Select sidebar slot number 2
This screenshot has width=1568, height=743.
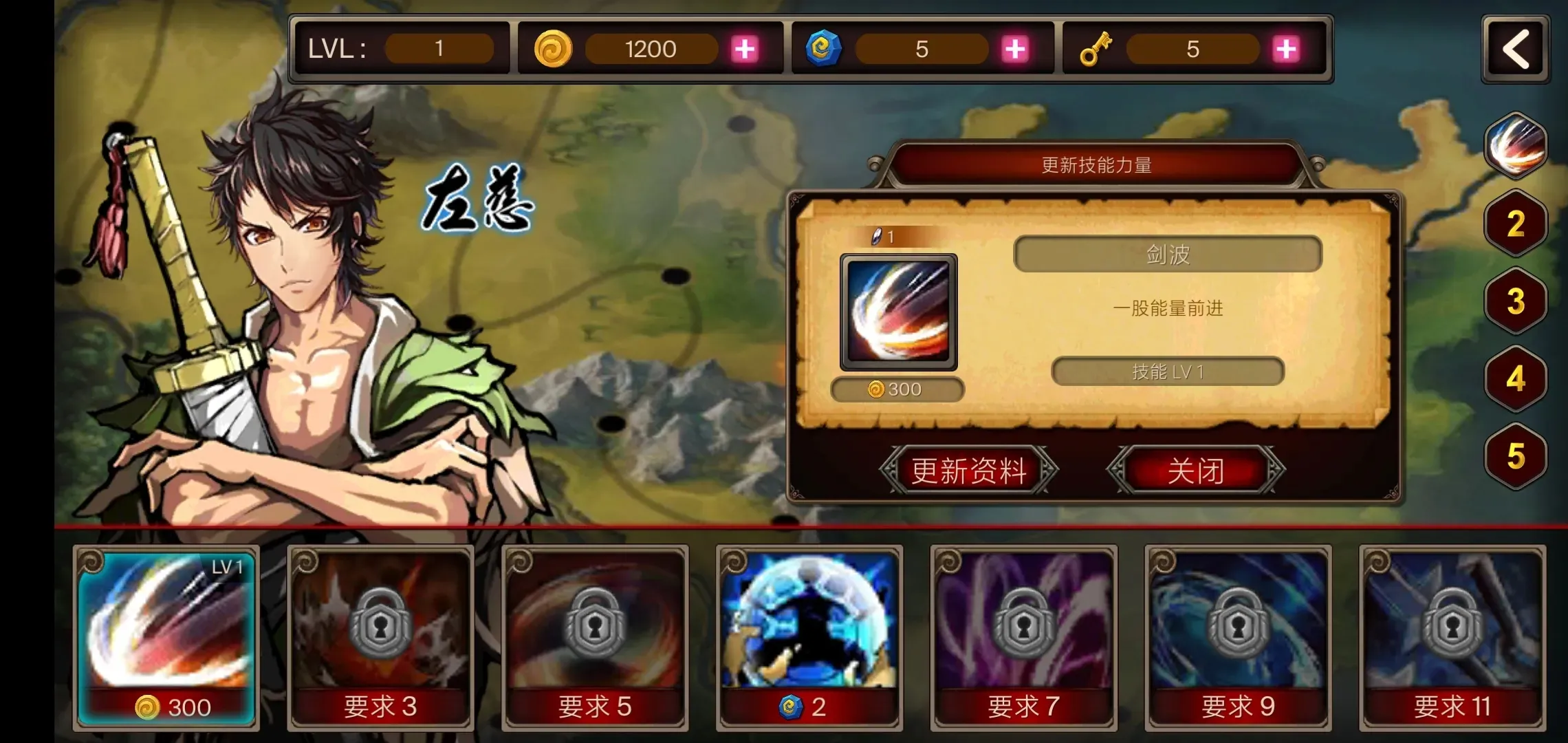1514,224
